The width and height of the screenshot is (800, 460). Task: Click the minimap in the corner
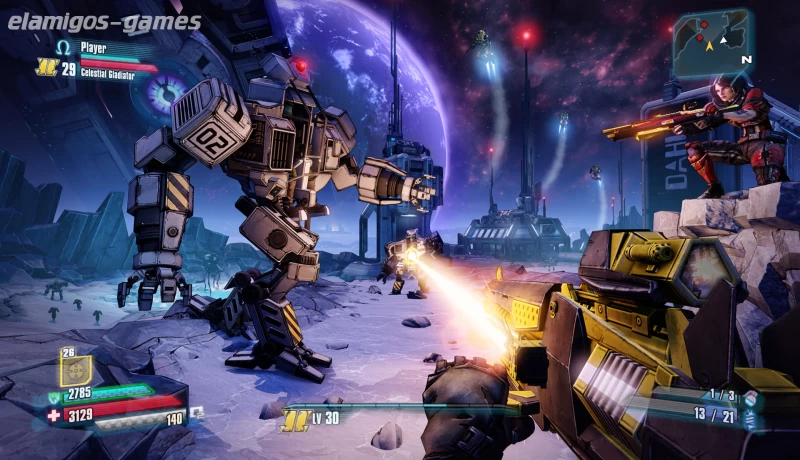click(x=711, y=42)
